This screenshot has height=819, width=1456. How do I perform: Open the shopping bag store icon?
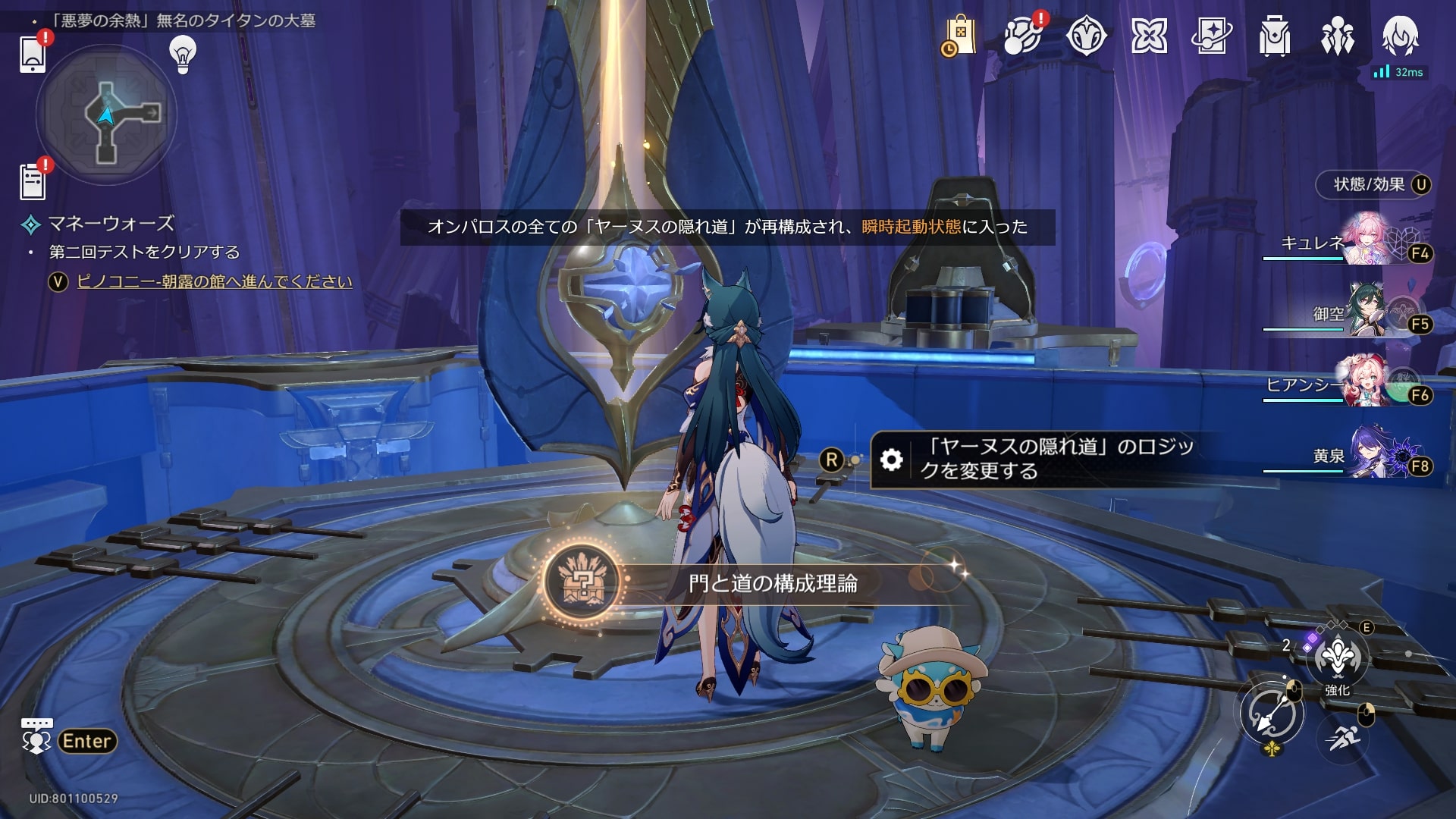[959, 36]
